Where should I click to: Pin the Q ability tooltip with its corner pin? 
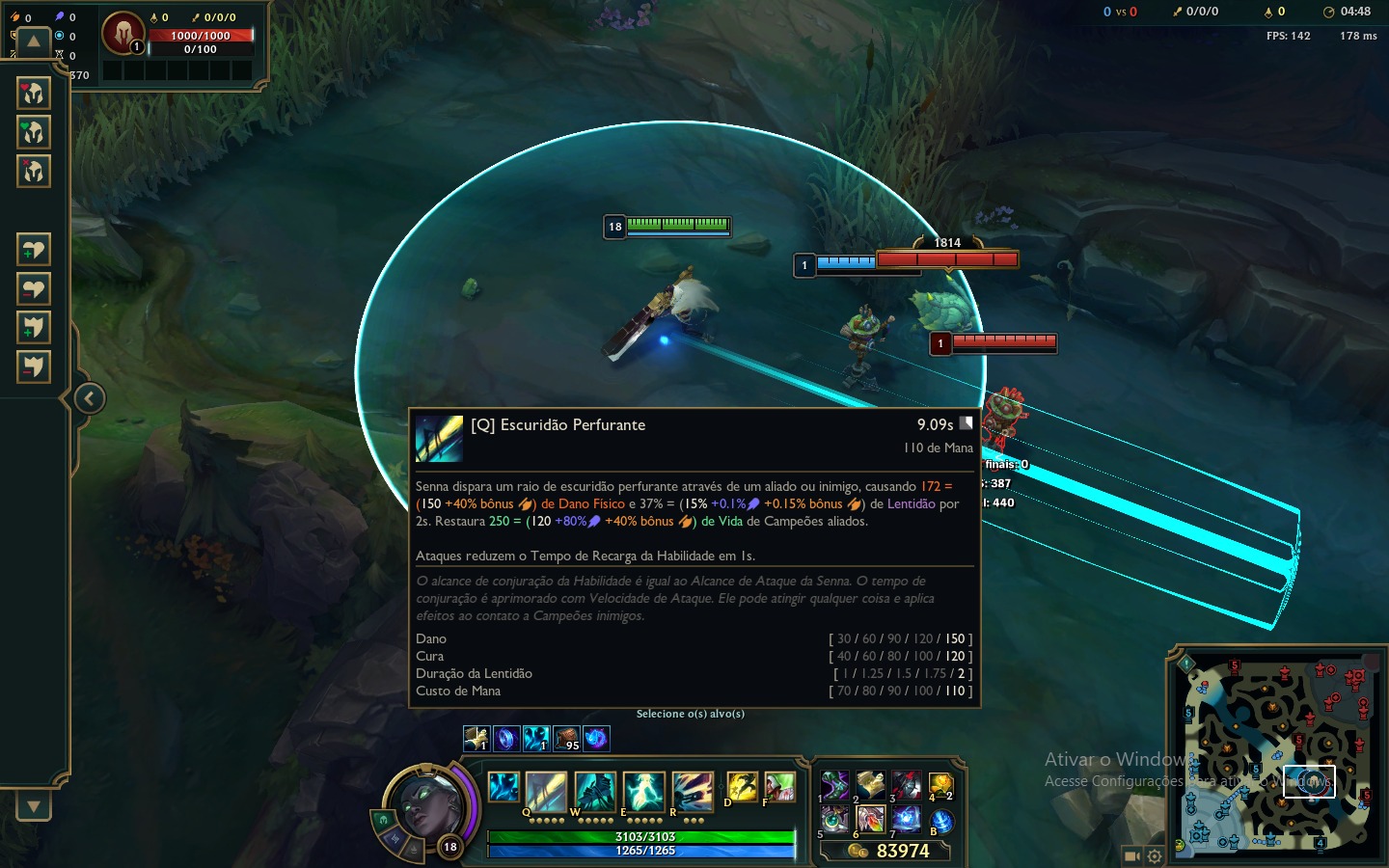[x=966, y=421]
